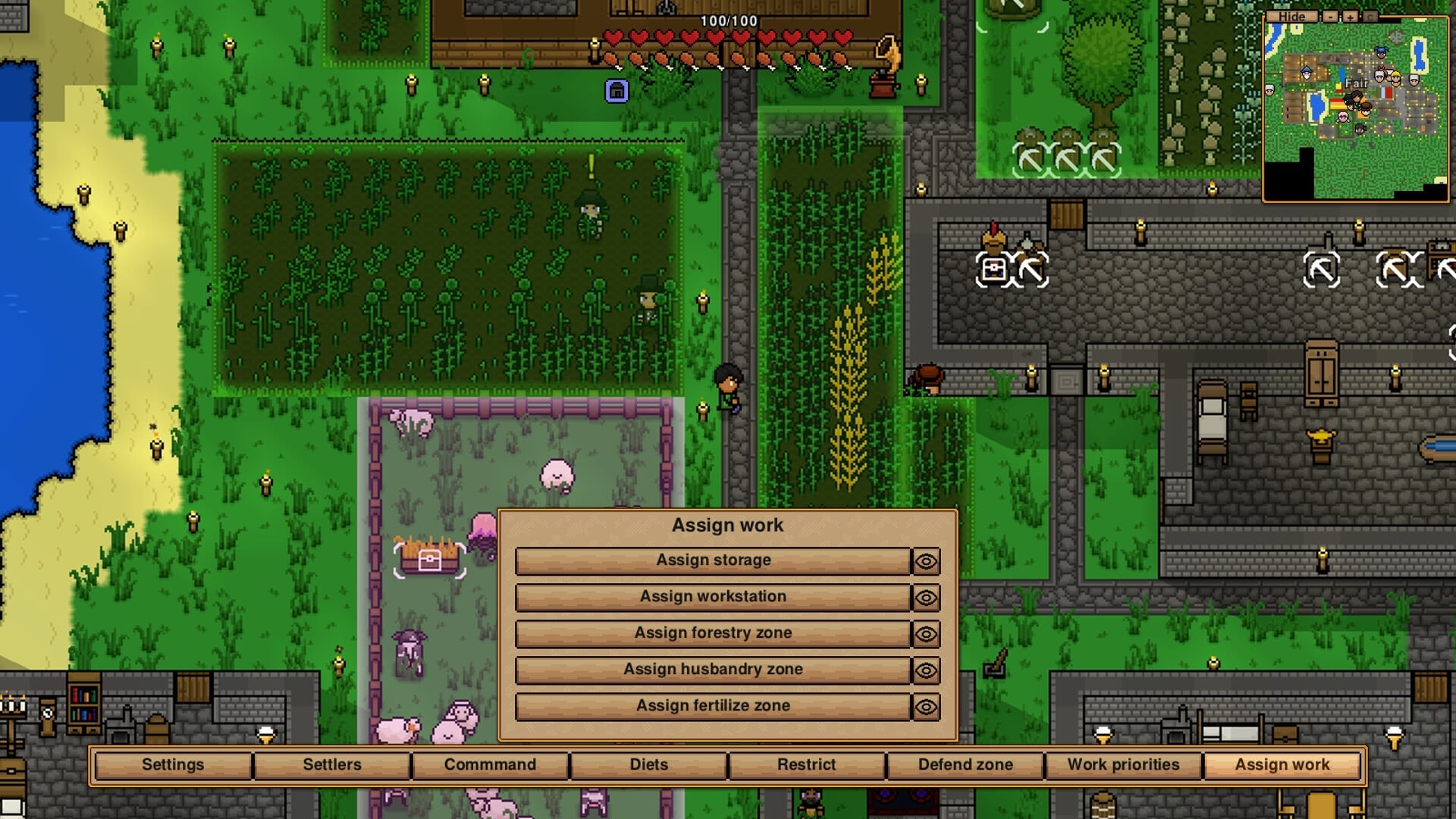Click the Assign forestry zone button
Screen dimensions: 1456x819
tap(713, 633)
